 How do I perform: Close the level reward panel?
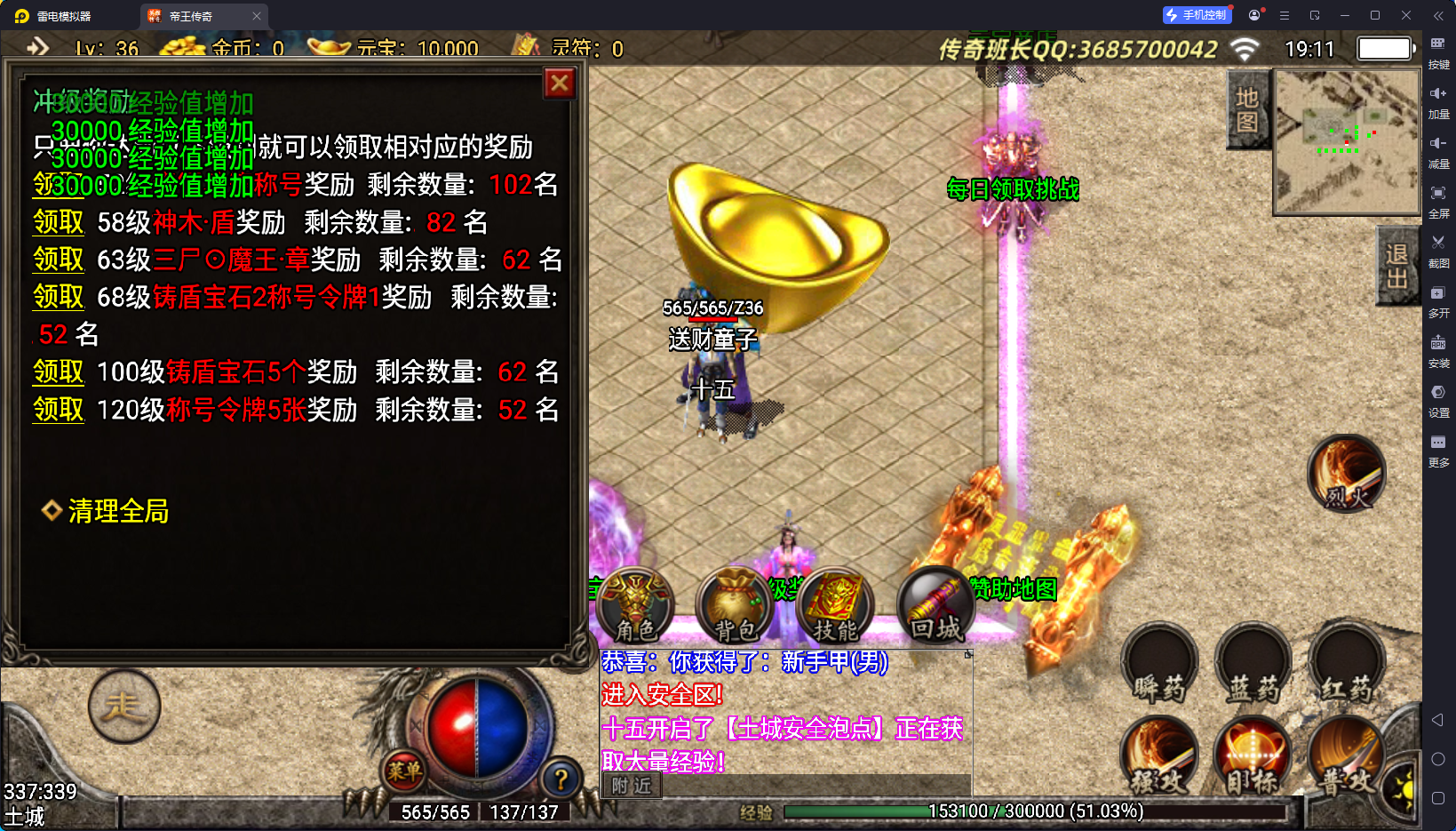point(560,84)
